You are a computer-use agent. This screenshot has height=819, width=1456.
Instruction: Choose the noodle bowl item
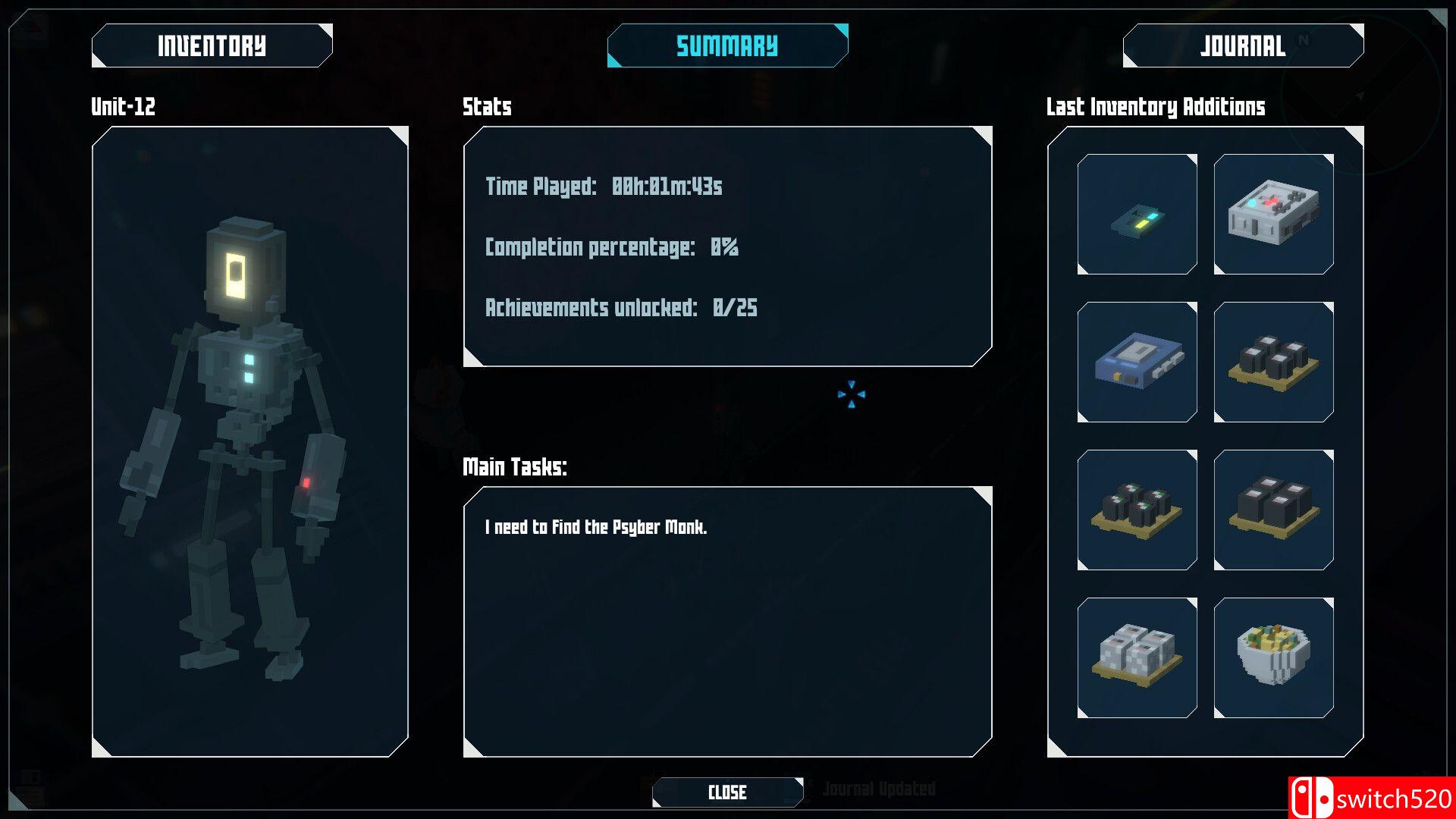pos(1273,657)
